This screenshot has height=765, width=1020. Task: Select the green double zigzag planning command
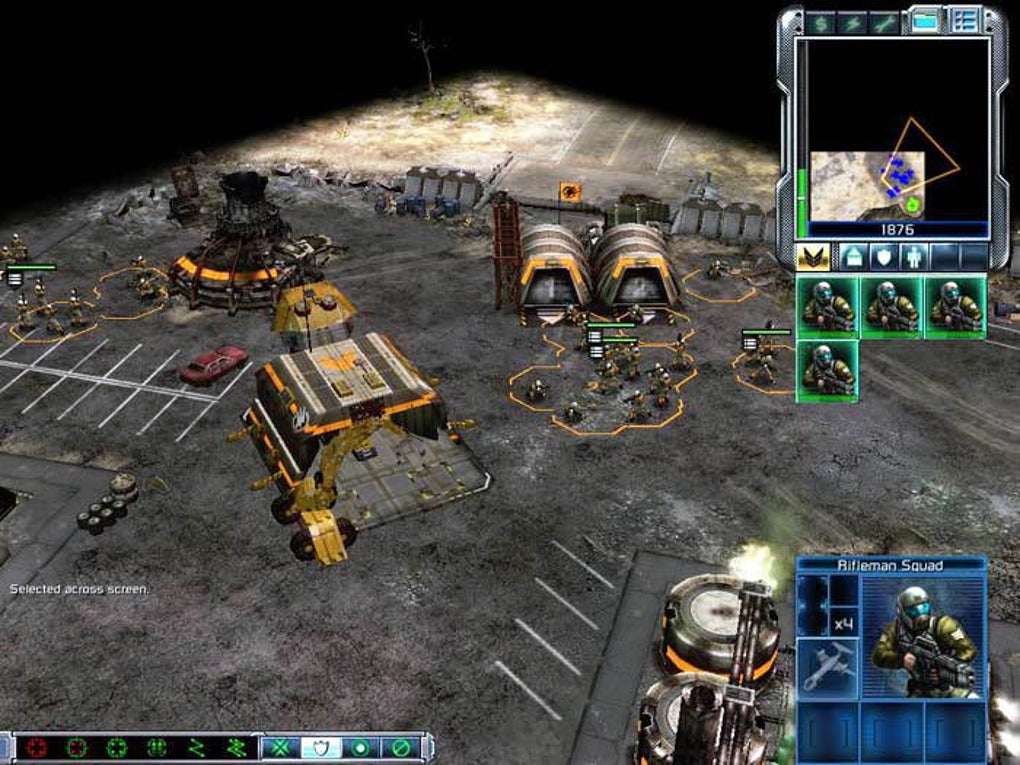click(x=238, y=746)
